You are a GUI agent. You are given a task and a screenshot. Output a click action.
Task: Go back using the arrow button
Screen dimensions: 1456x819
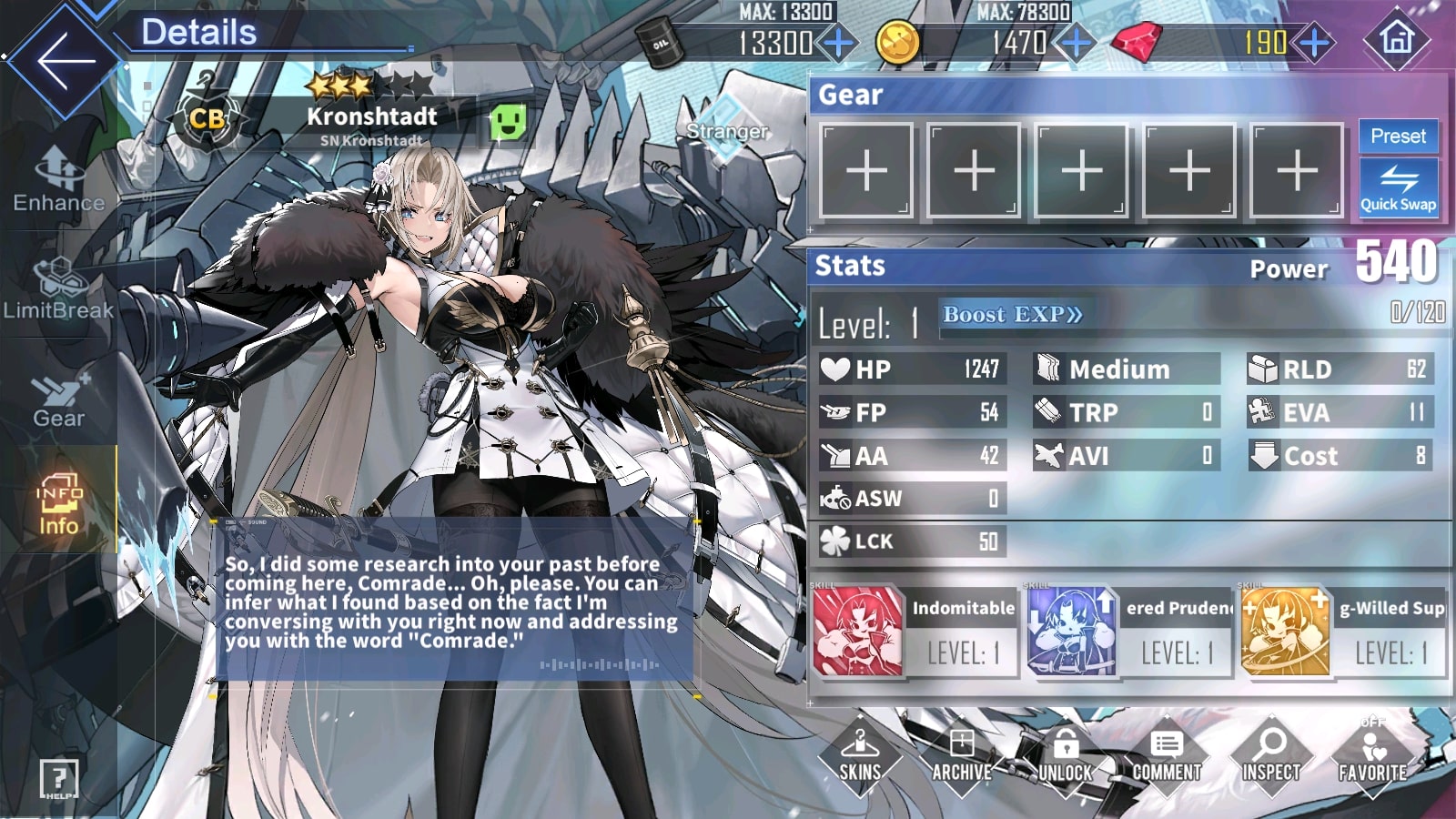point(64,60)
